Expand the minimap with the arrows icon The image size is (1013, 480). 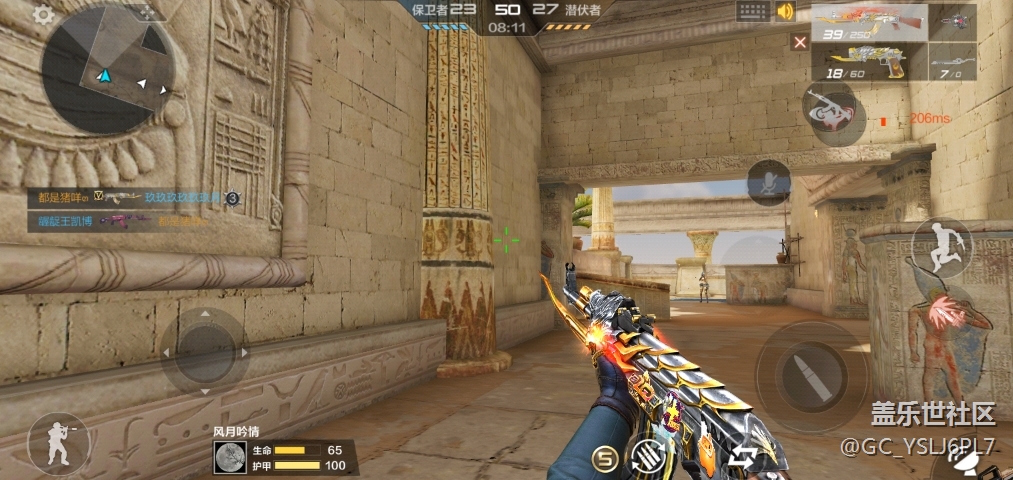tap(148, 13)
